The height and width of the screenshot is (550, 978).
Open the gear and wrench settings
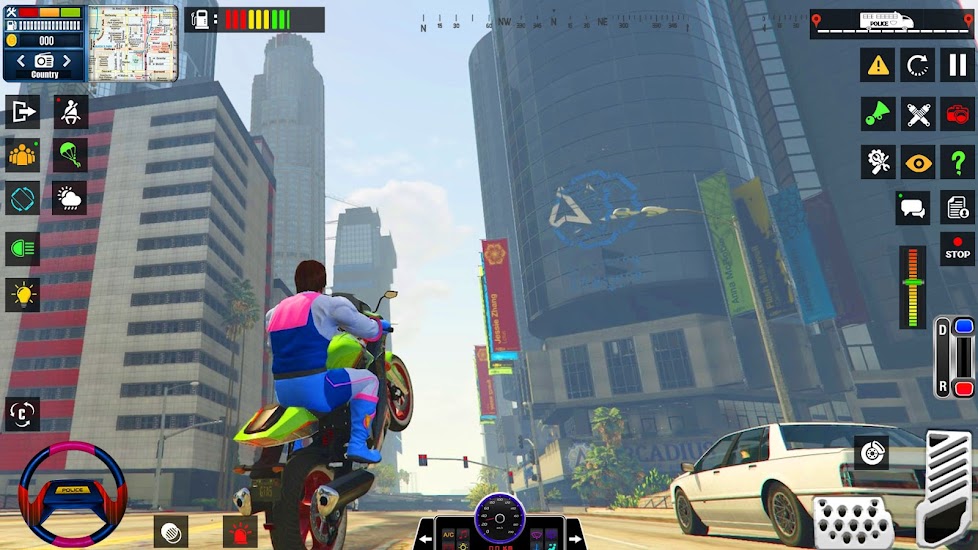pyautogui.click(x=878, y=162)
